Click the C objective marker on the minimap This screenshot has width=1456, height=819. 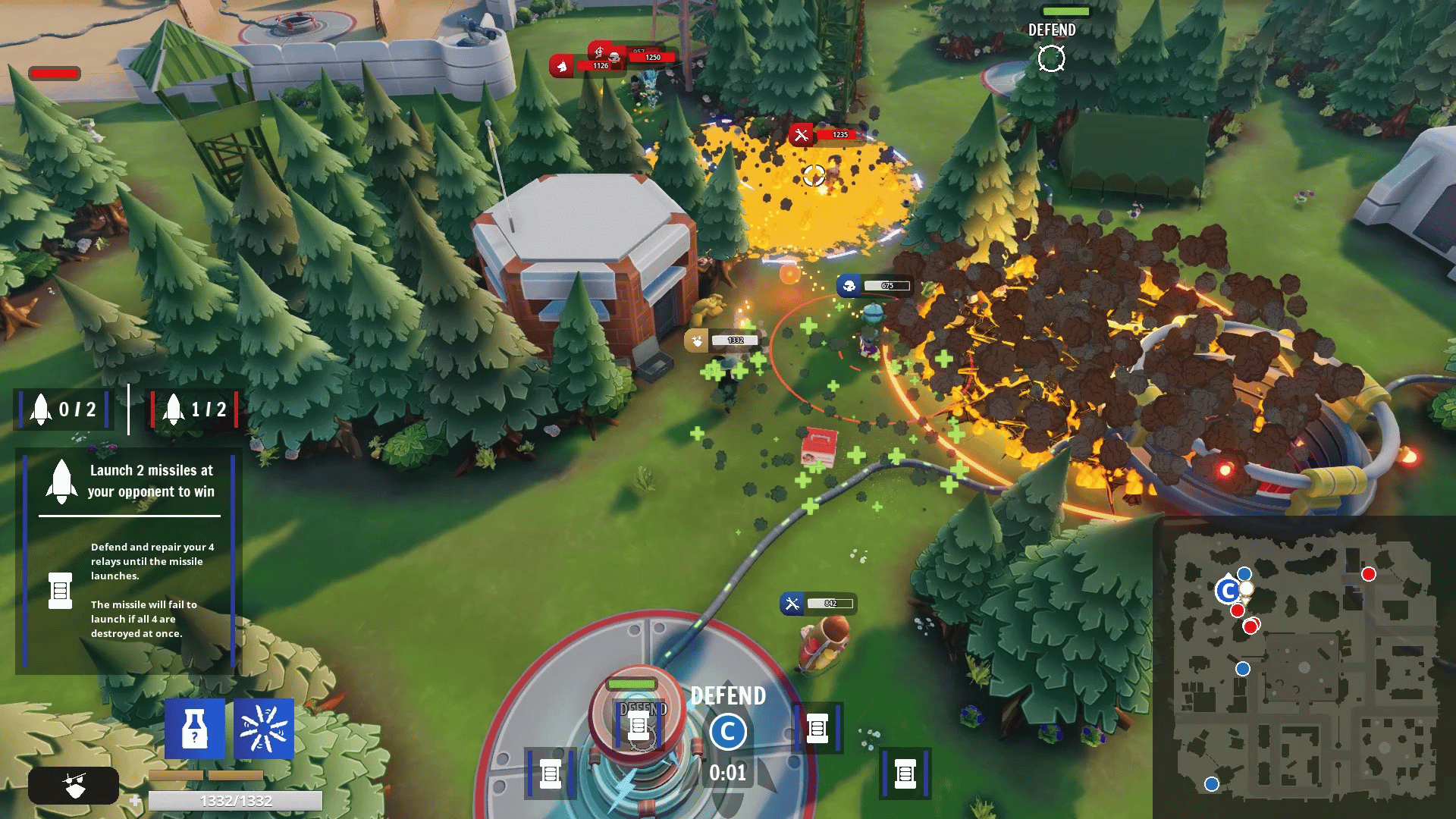click(x=1228, y=591)
